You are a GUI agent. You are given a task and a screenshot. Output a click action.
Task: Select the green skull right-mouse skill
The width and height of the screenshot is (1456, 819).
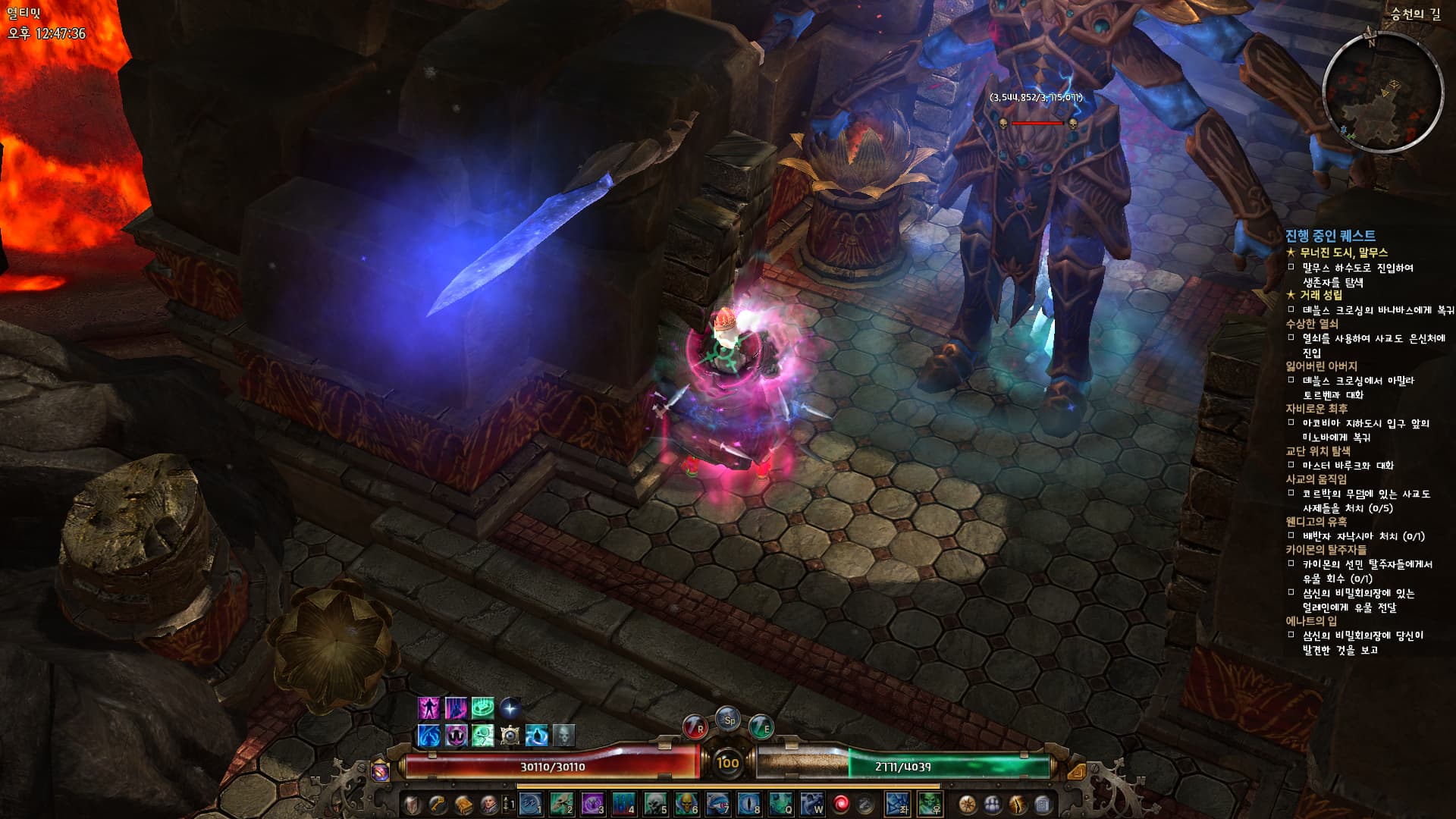tap(930, 804)
